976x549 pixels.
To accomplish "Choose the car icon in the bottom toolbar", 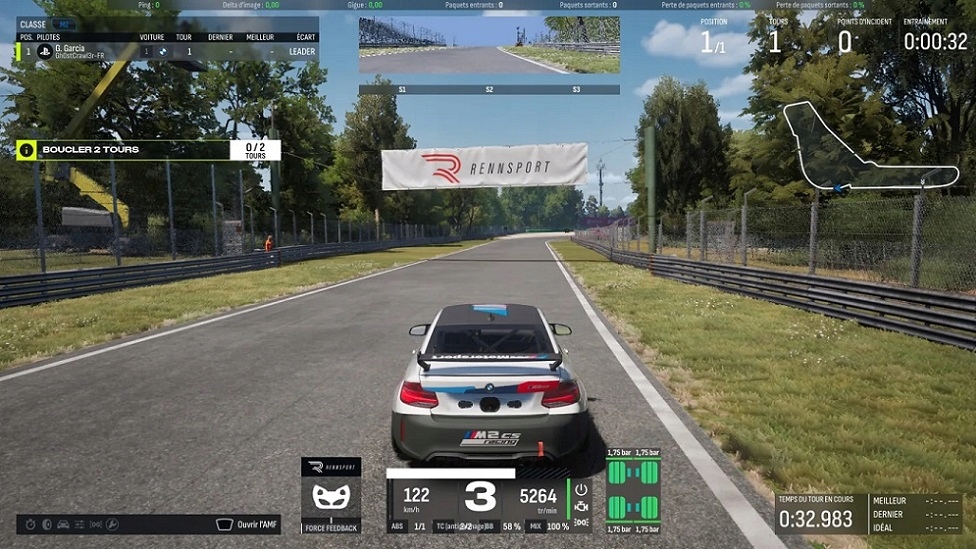I will [63, 524].
